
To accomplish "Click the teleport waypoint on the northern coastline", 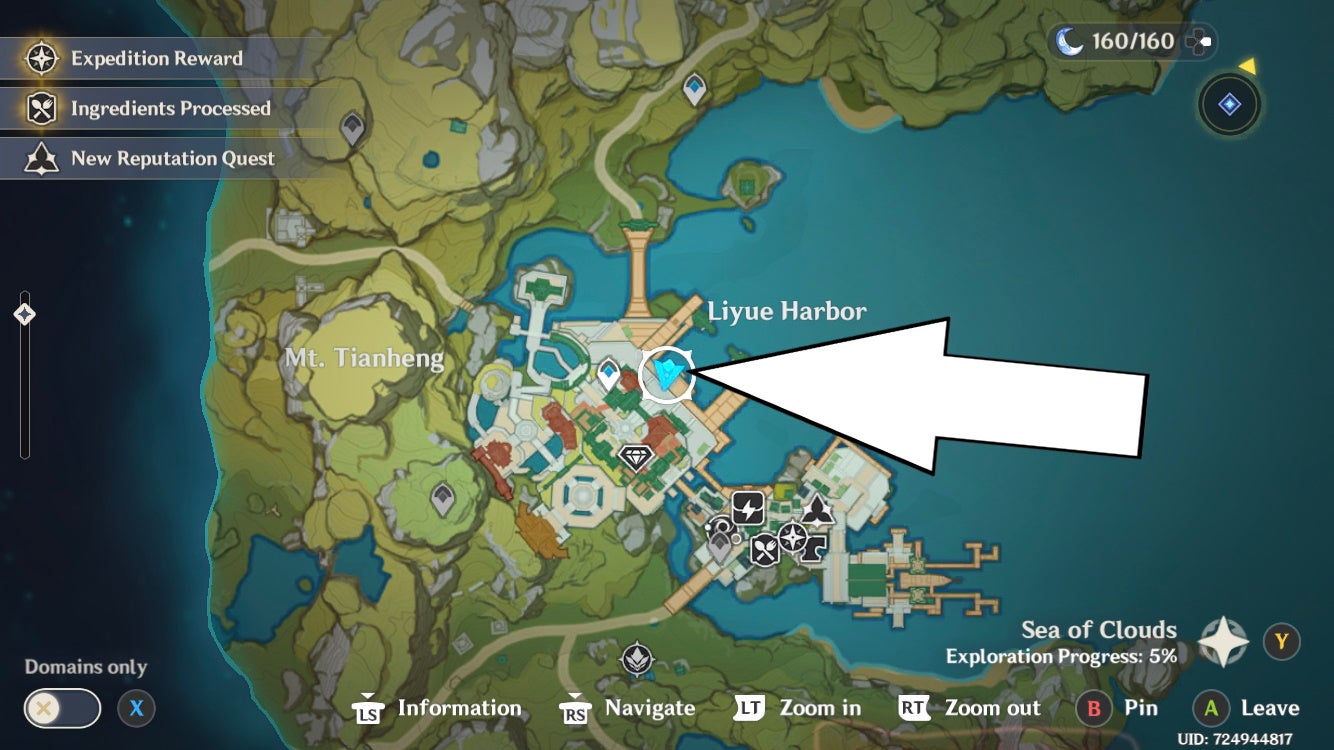I will (x=693, y=88).
